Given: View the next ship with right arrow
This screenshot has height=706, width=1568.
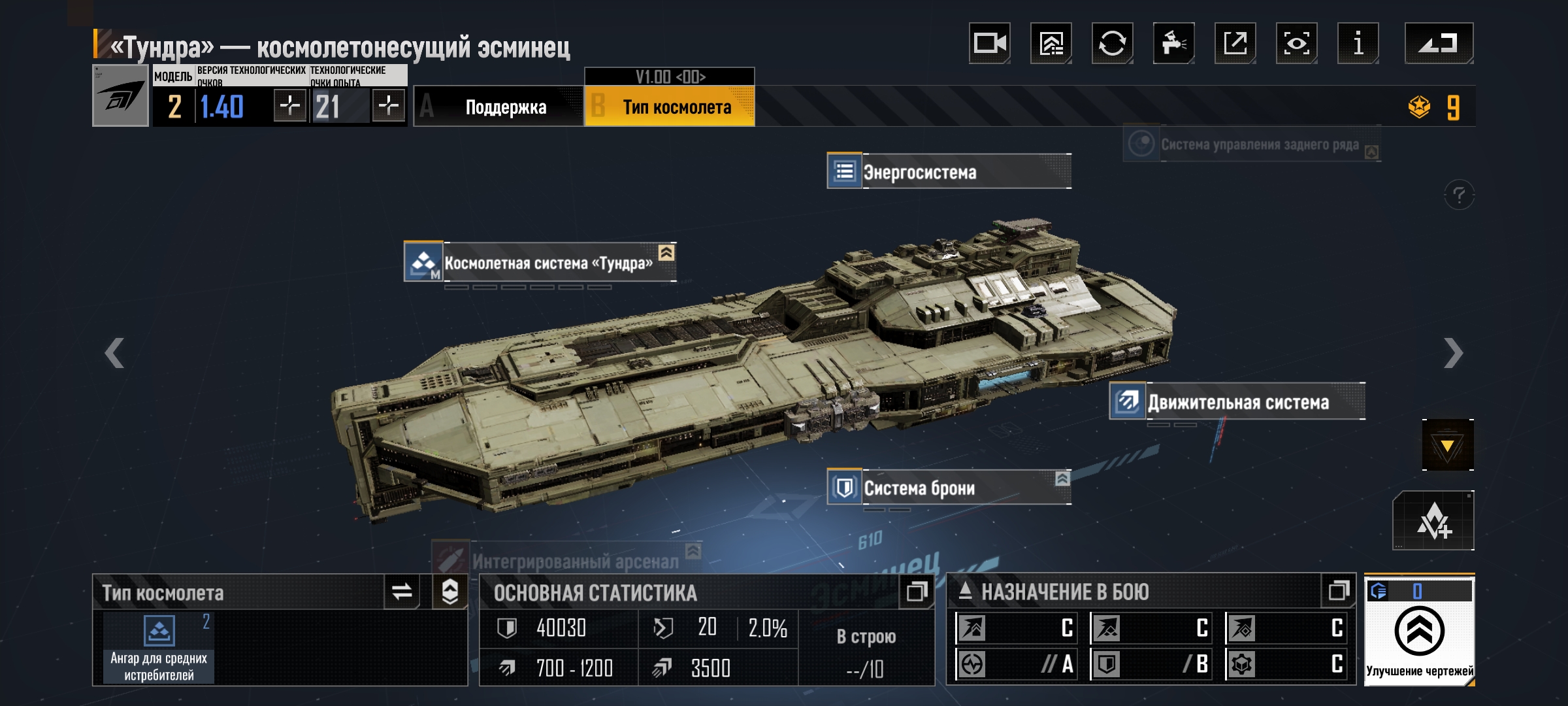Looking at the screenshot, I should [x=1453, y=354].
